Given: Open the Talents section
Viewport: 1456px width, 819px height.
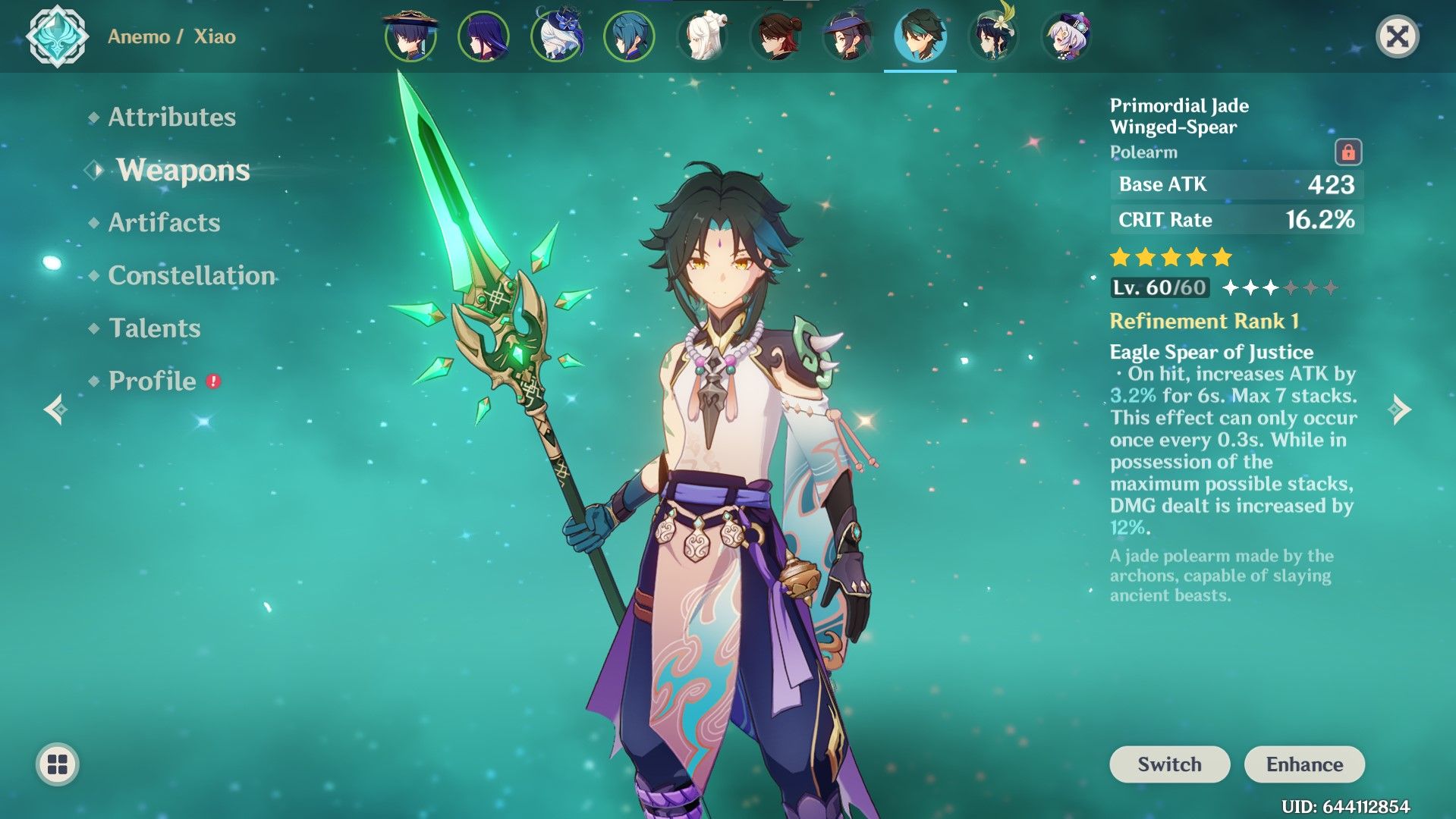Looking at the screenshot, I should tap(153, 328).
